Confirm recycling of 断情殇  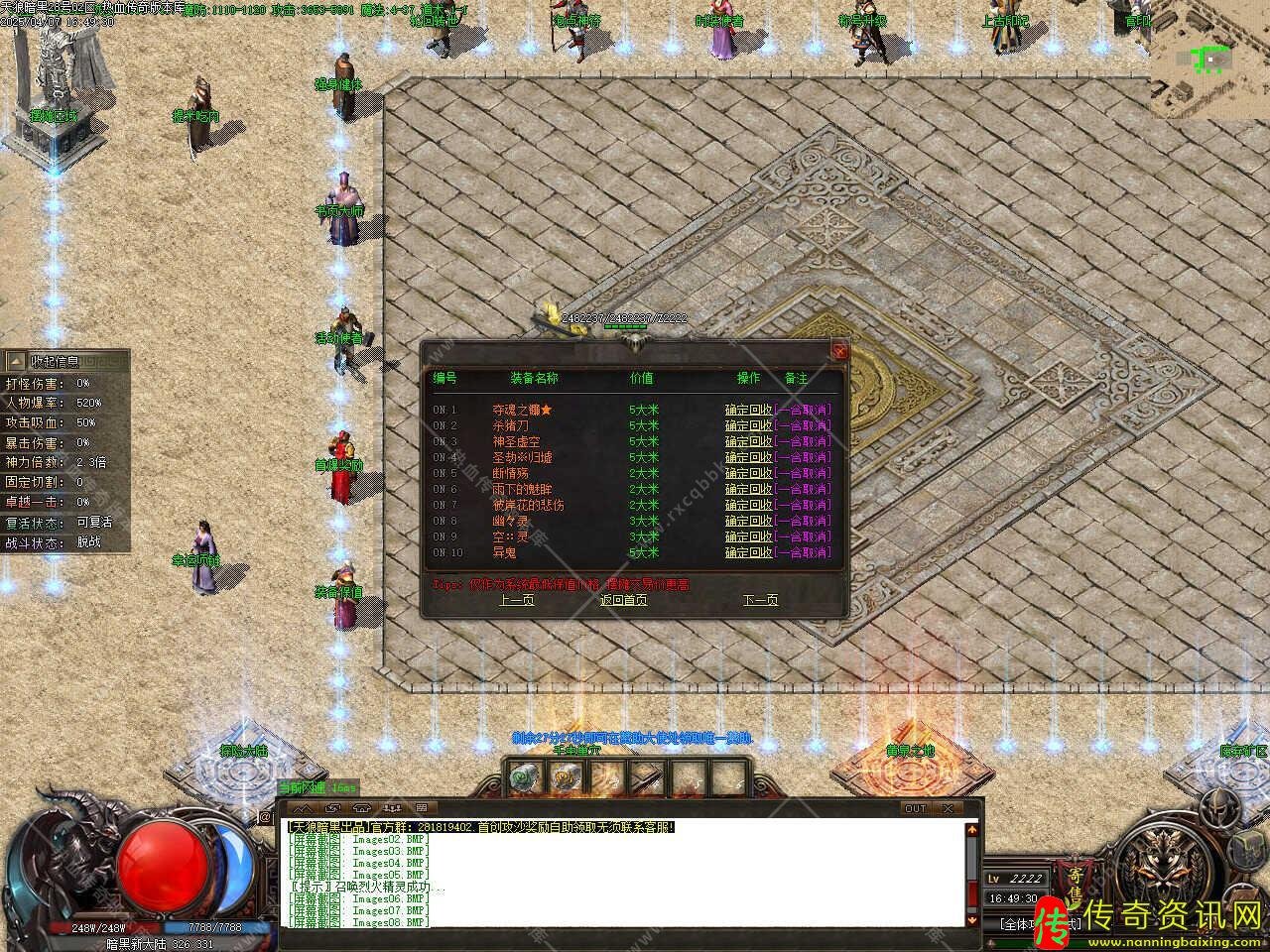pyautogui.click(x=748, y=473)
